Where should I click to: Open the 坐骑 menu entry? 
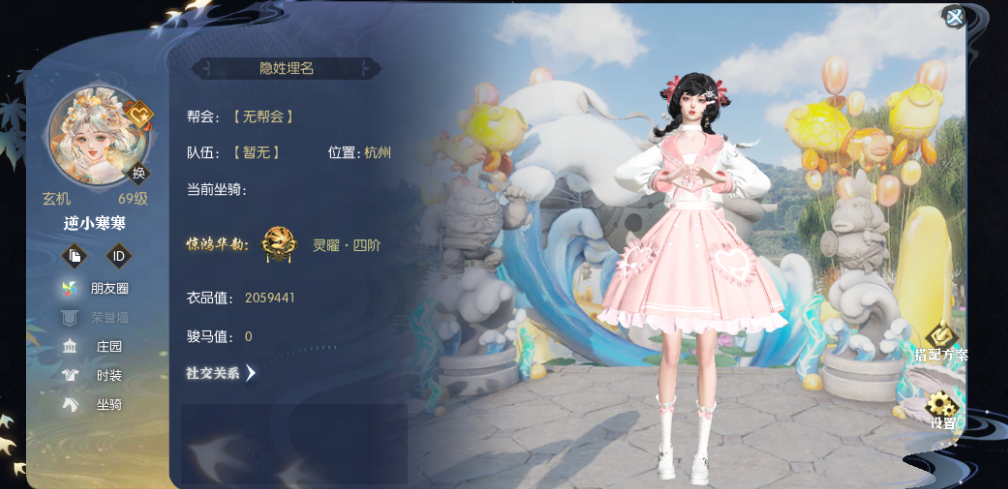pos(98,404)
